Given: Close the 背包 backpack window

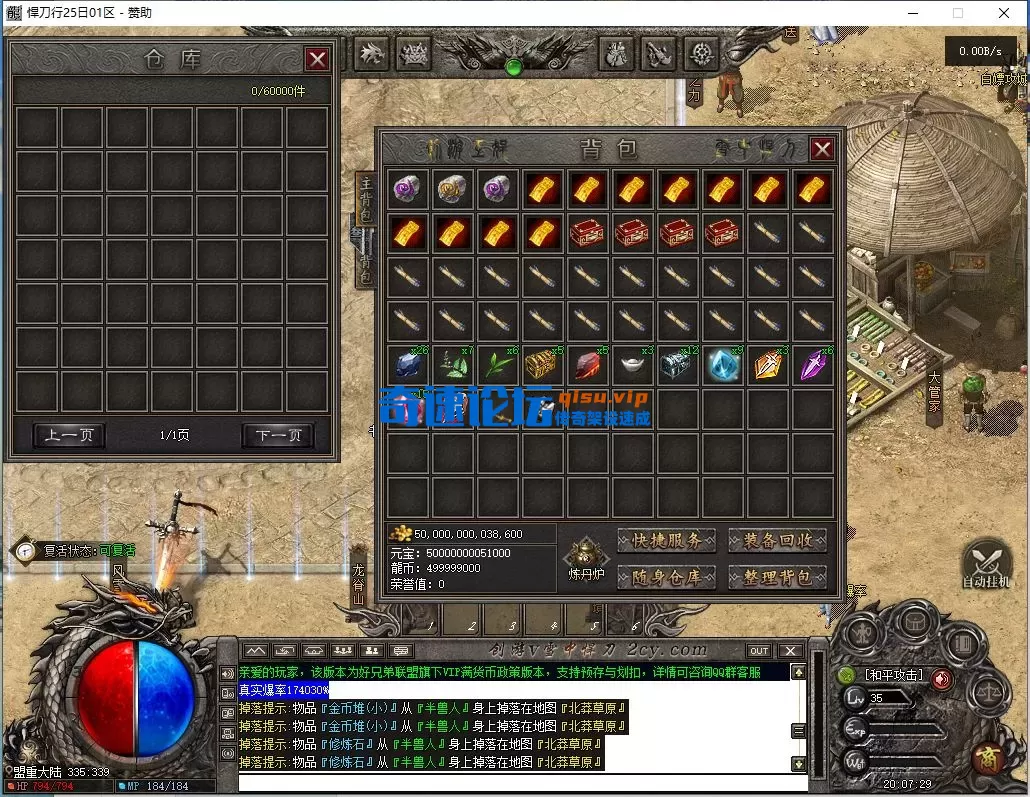Looking at the screenshot, I should pyautogui.click(x=821, y=149).
